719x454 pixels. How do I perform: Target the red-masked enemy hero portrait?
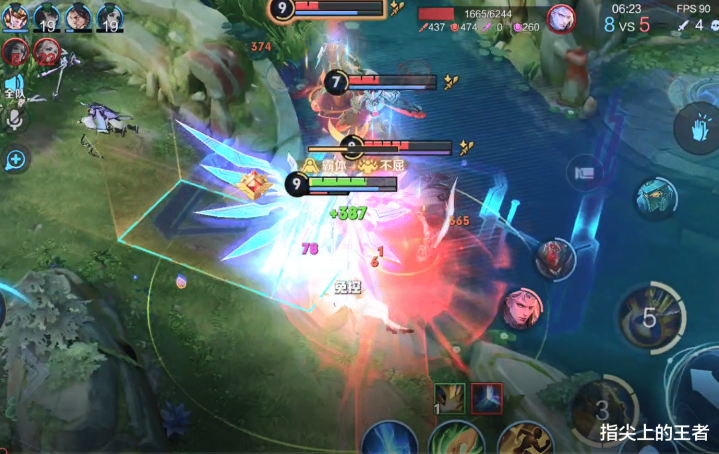(x=553, y=259)
